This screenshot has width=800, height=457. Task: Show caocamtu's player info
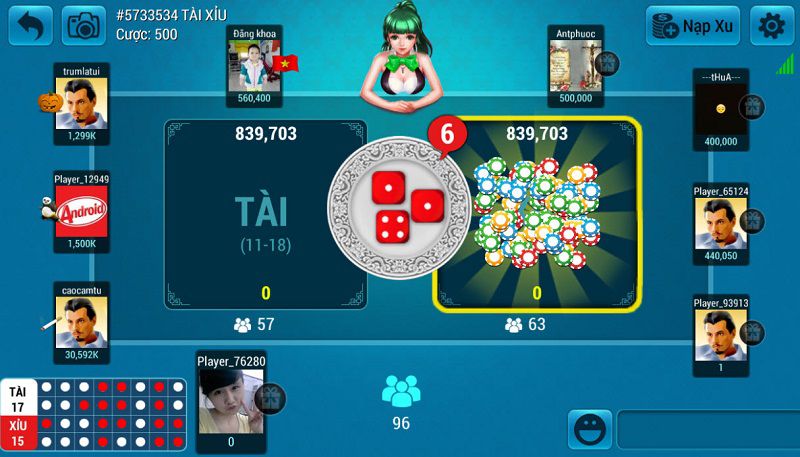[x=82, y=320]
